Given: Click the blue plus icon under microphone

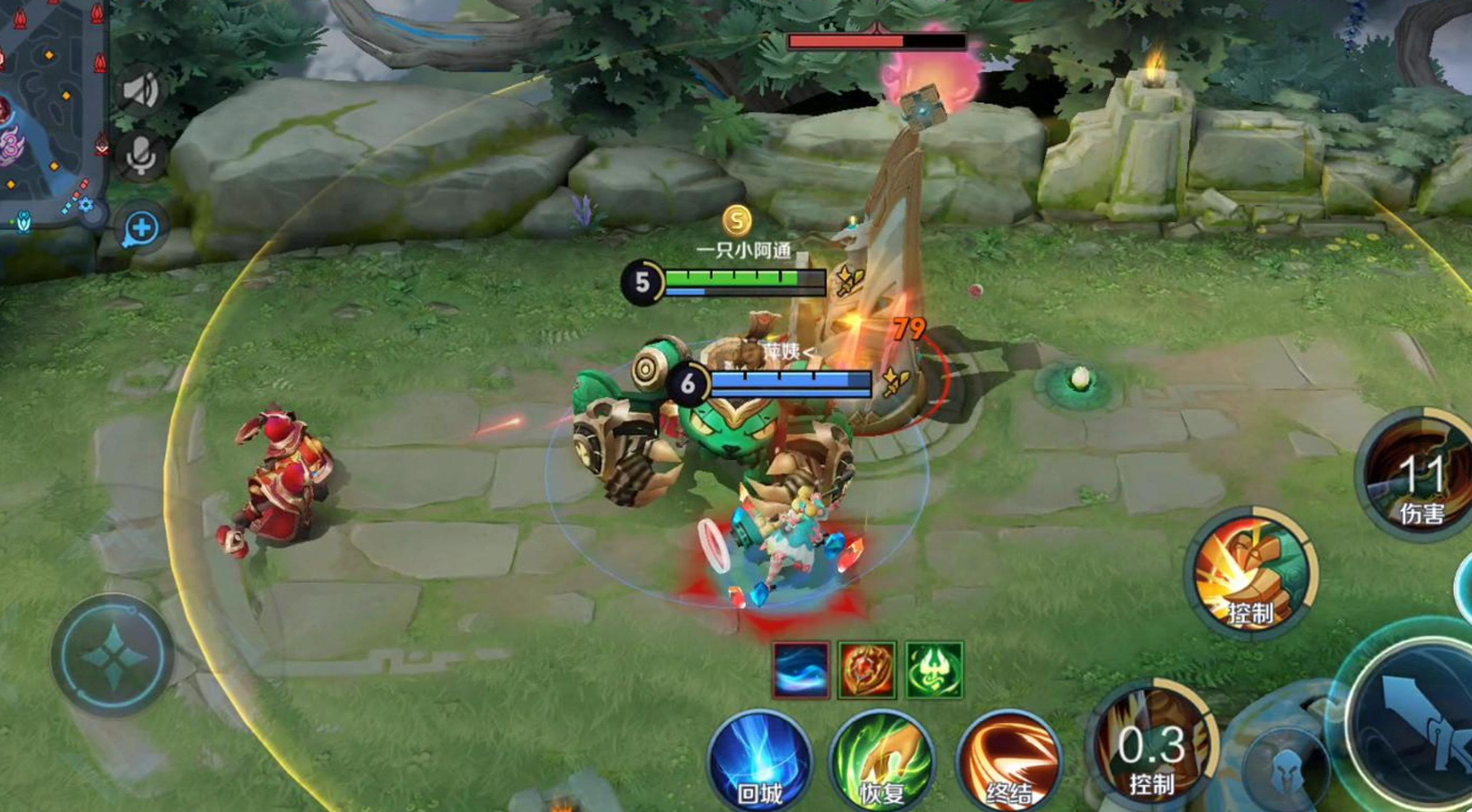Looking at the screenshot, I should (x=141, y=228).
